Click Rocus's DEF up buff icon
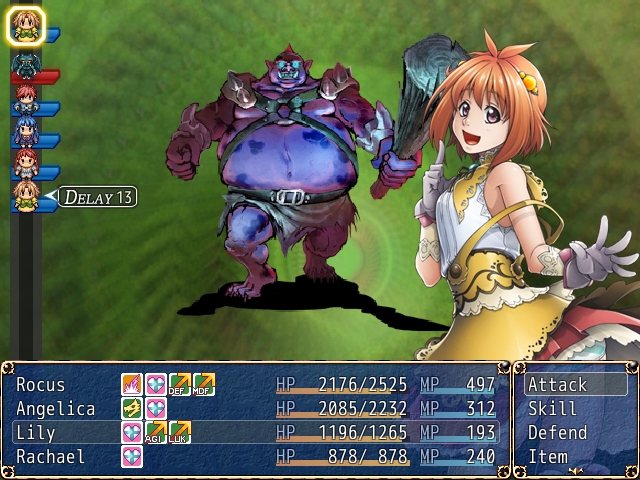 [180, 384]
